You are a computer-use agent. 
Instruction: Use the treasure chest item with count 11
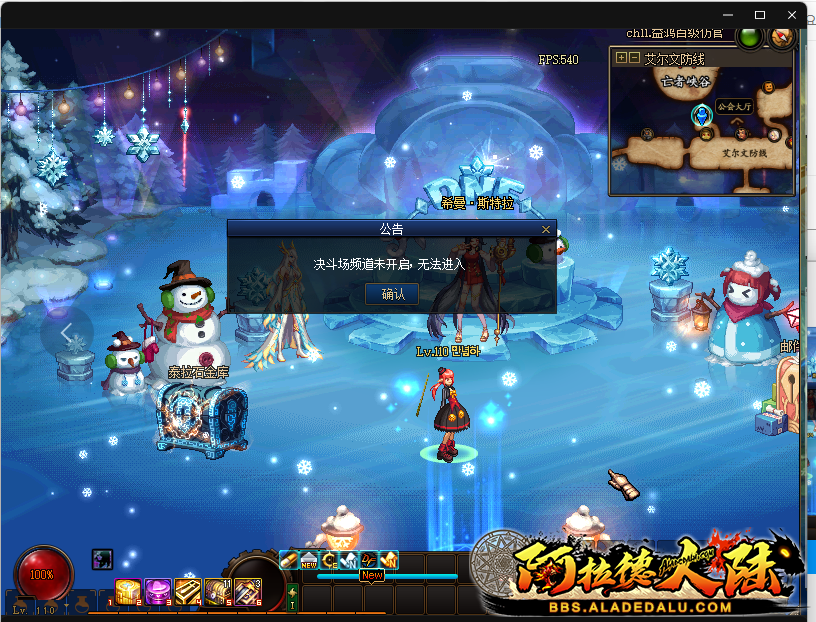tap(217, 592)
